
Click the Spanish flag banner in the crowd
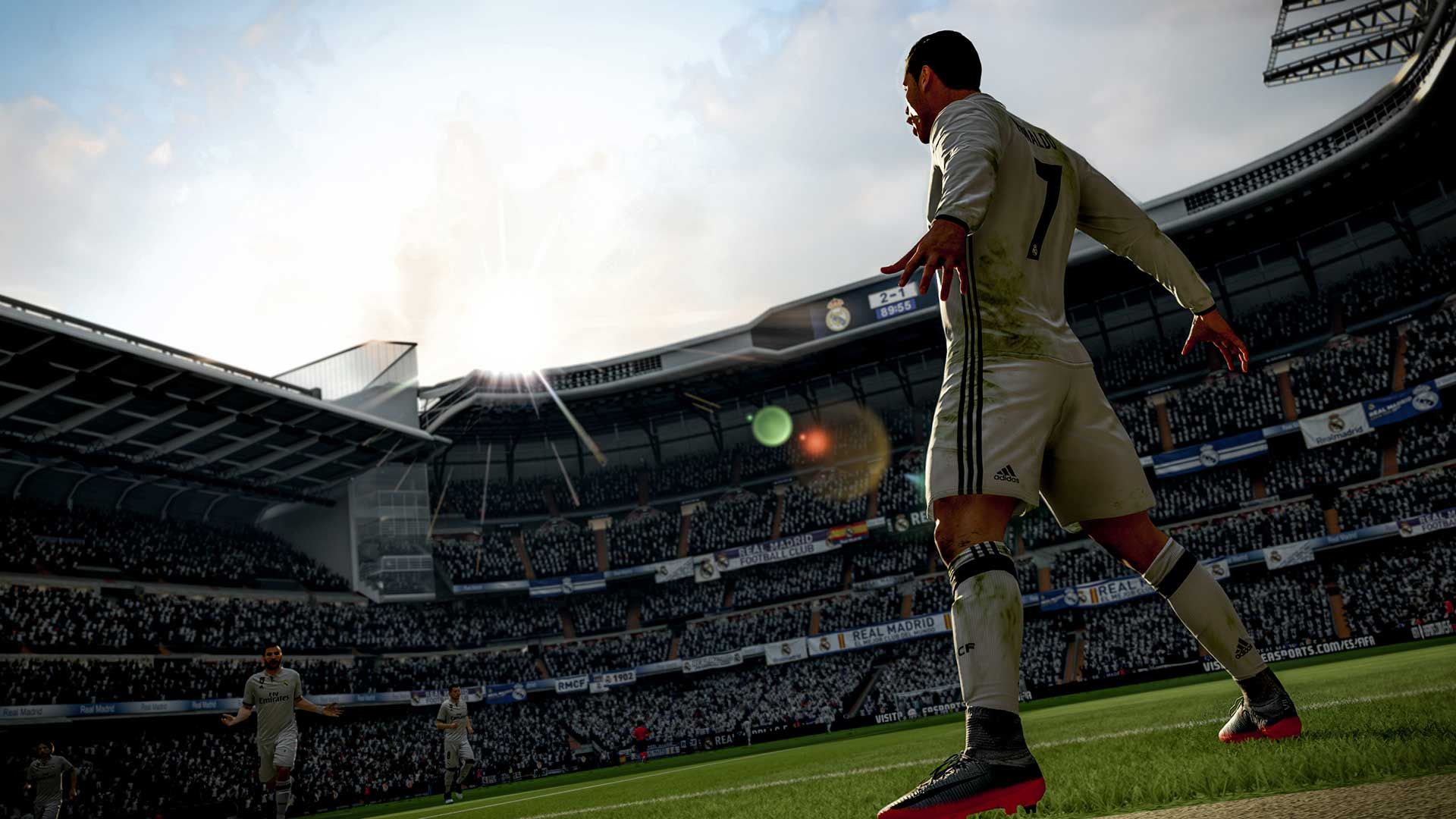tap(849, 531)
